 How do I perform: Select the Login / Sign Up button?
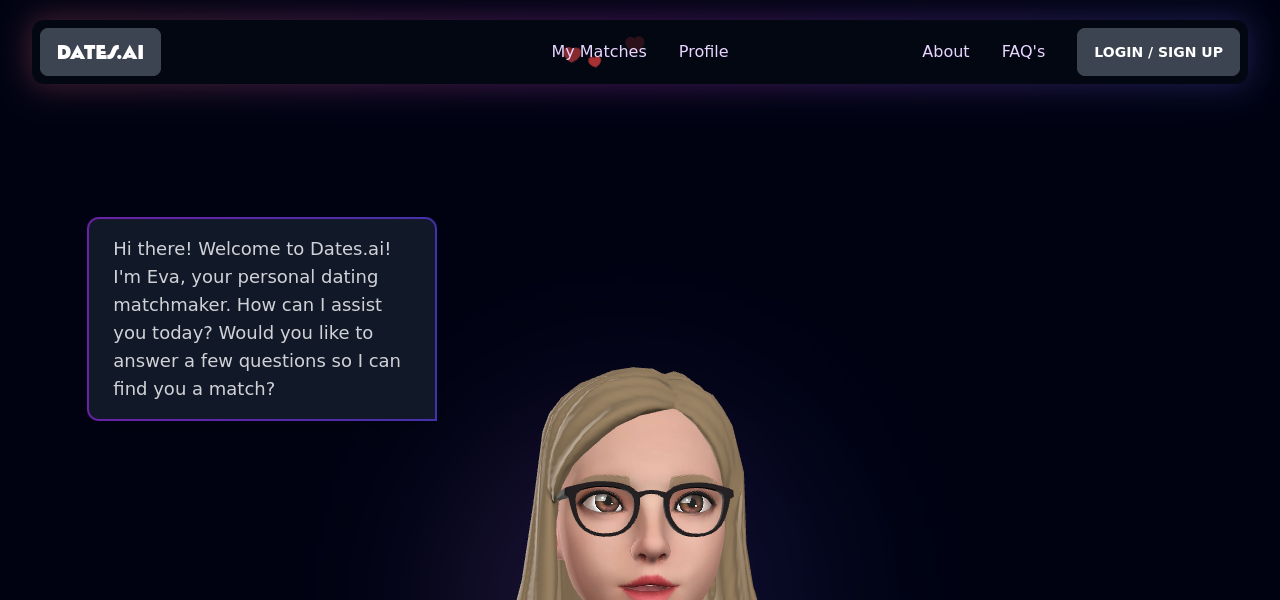[x=1158, y=52]
